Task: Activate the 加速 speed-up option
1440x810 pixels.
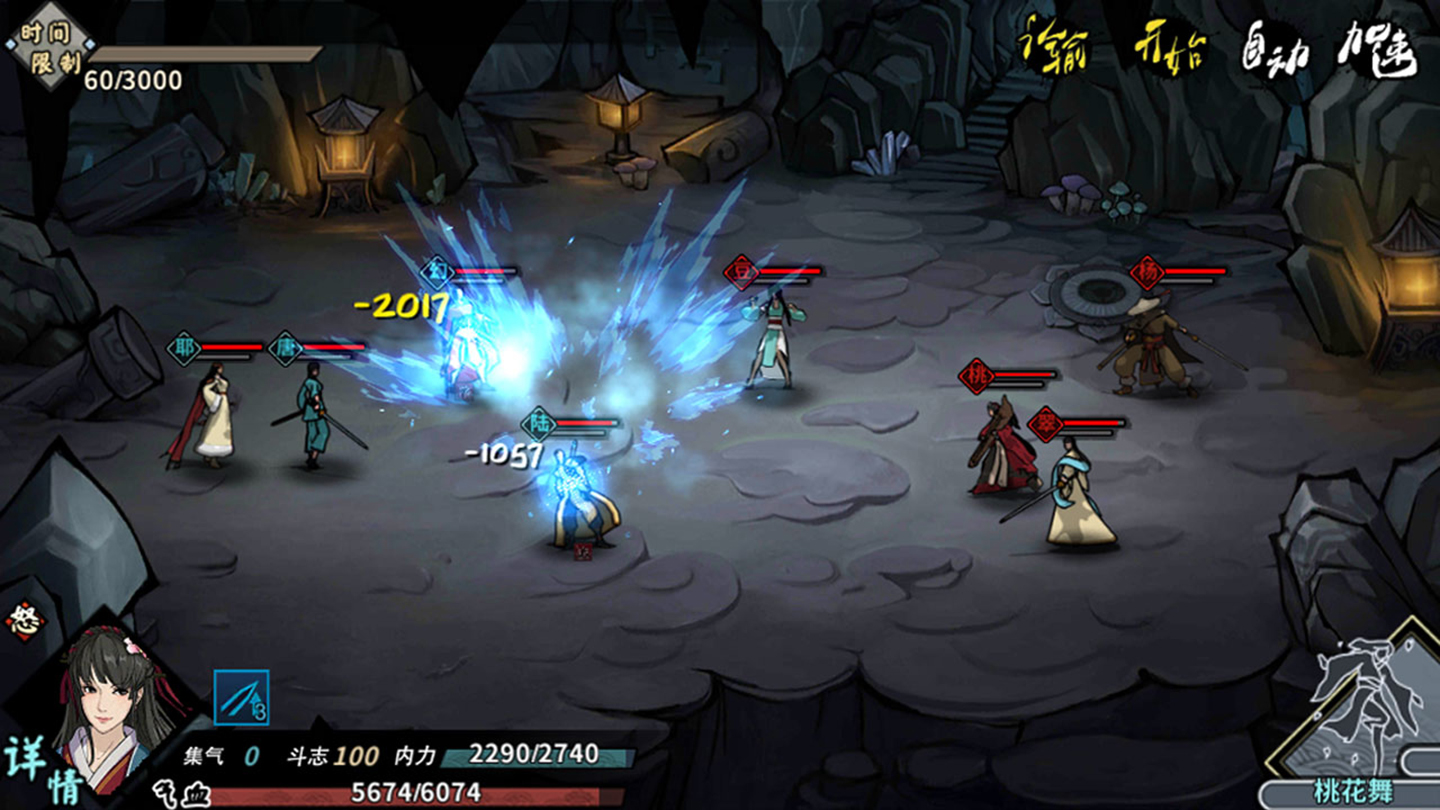Action: [1377, 47]
